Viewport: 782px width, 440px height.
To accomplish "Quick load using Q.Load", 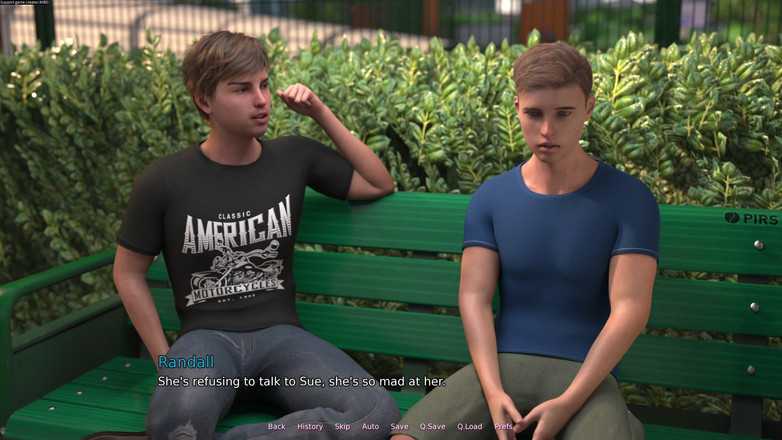I will tap(470, 426).
